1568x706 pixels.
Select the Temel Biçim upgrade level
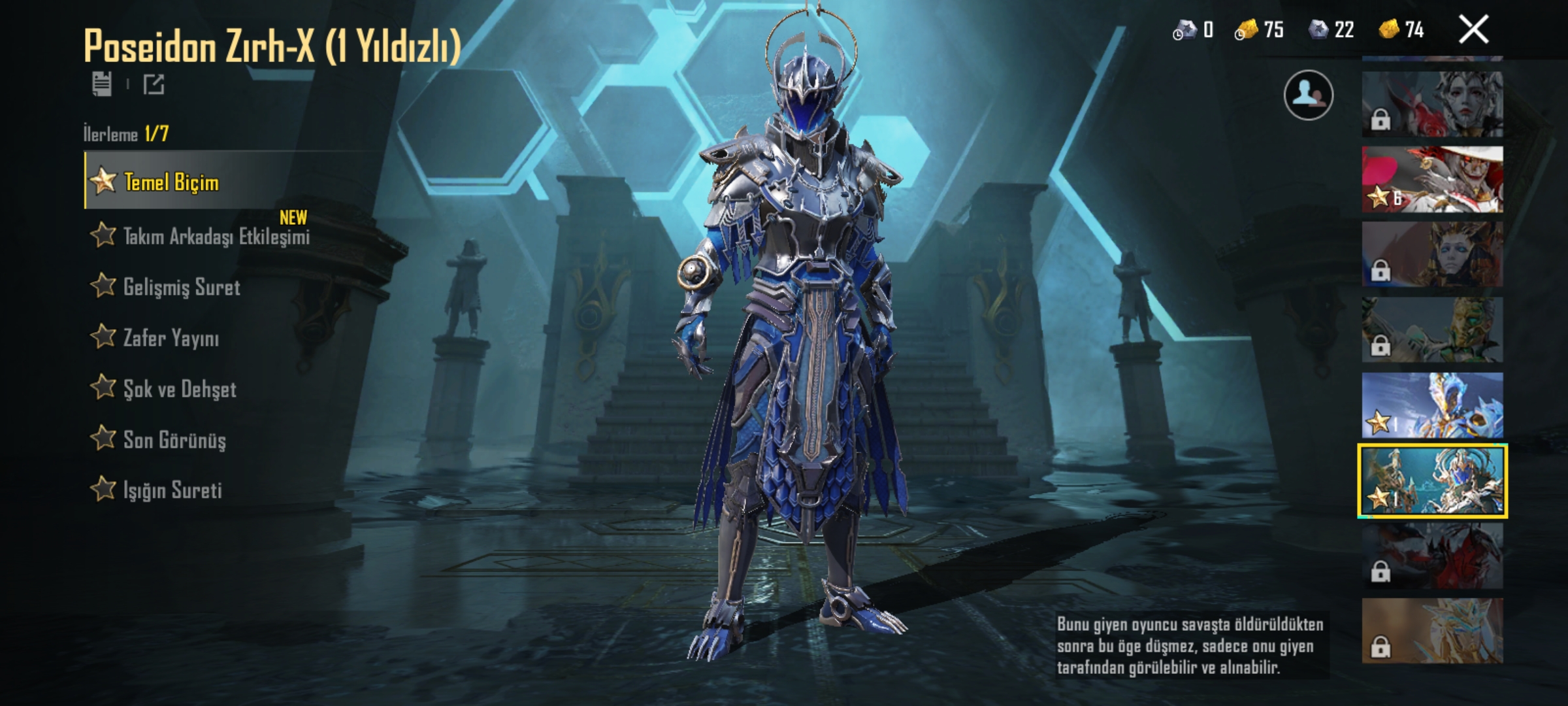171,182
